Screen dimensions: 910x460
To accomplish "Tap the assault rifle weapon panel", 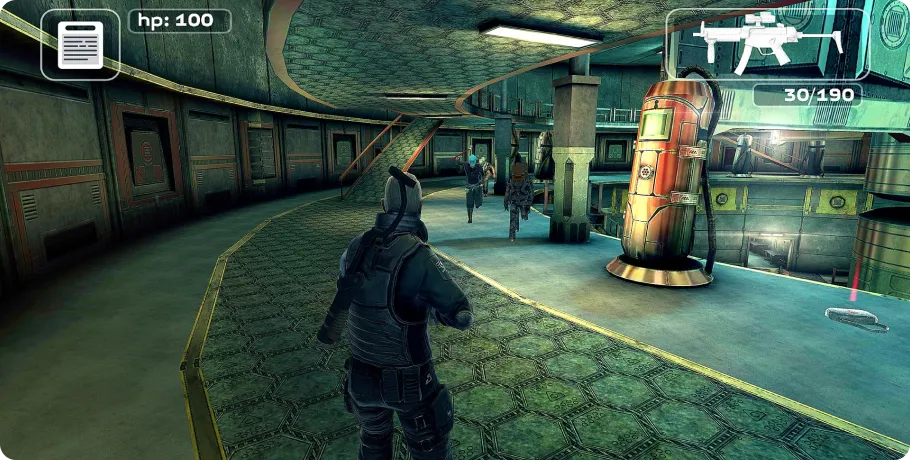I will coord(766,44).
